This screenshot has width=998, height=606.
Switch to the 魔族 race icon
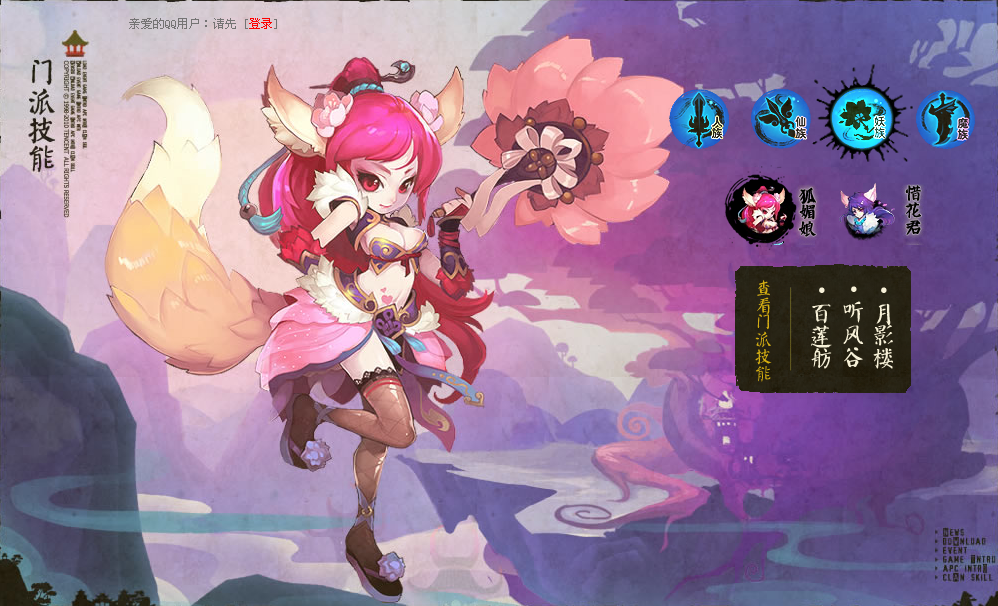[944, 118]
